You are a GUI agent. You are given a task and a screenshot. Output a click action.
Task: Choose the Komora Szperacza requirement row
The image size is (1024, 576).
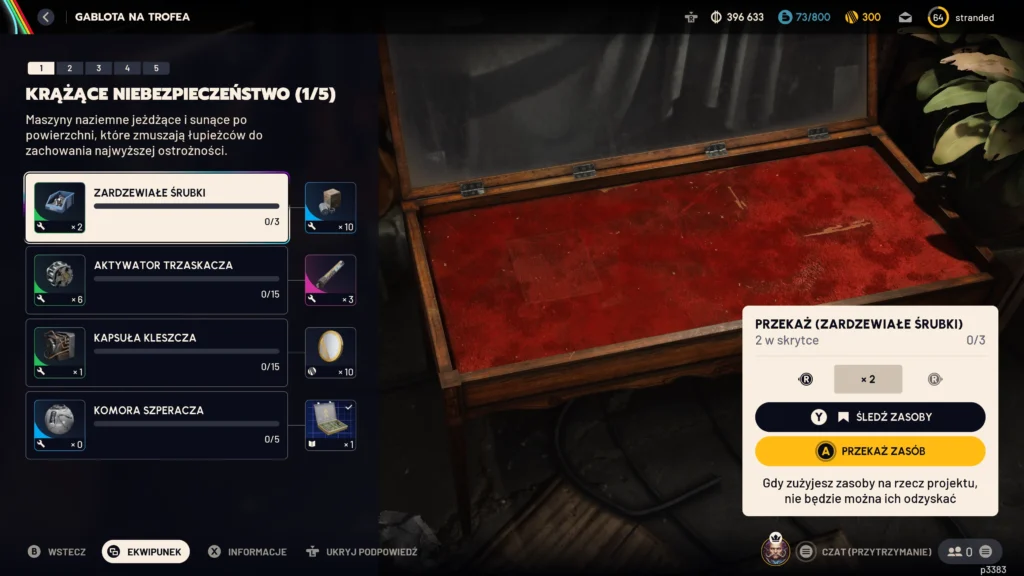157,425
